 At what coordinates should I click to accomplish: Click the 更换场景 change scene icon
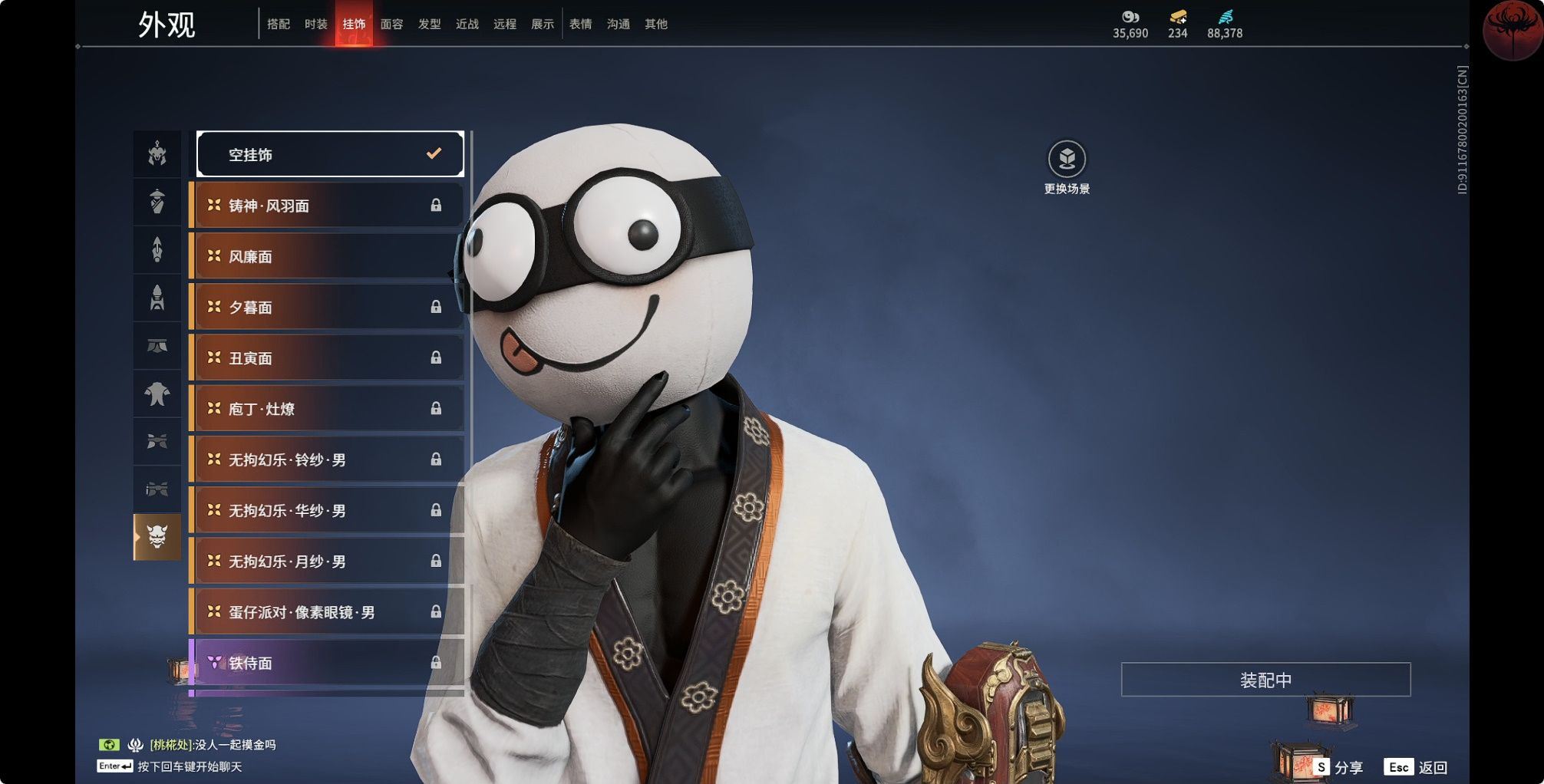pos(1067,160)
